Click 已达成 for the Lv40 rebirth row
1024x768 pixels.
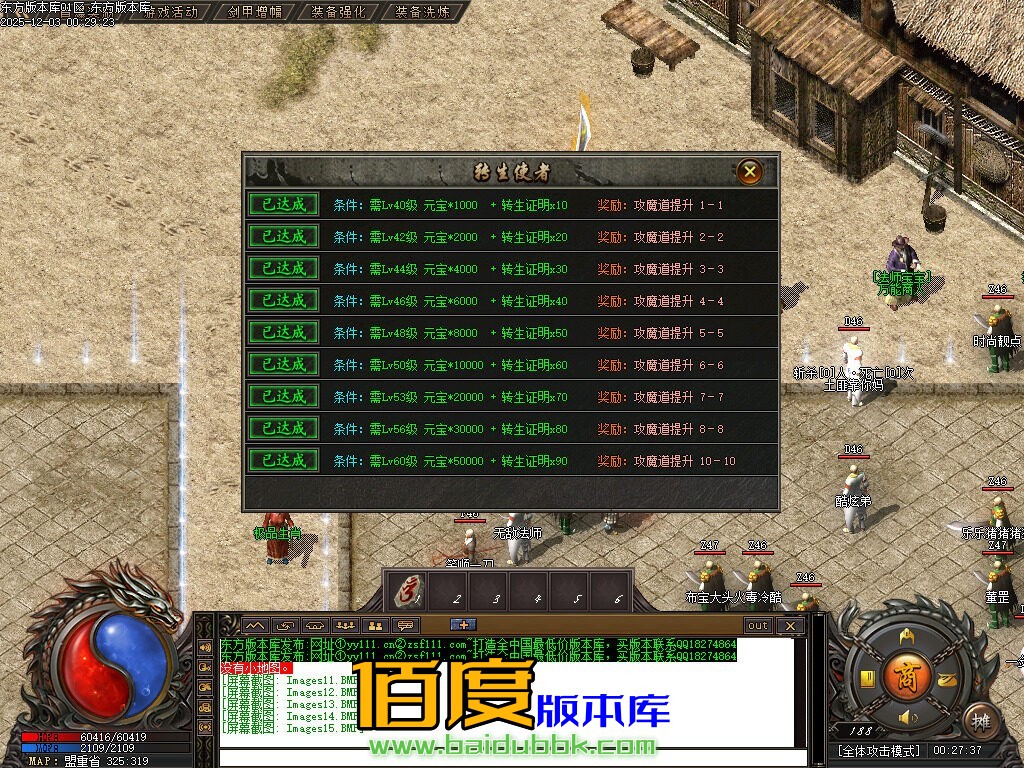(284, 204)
